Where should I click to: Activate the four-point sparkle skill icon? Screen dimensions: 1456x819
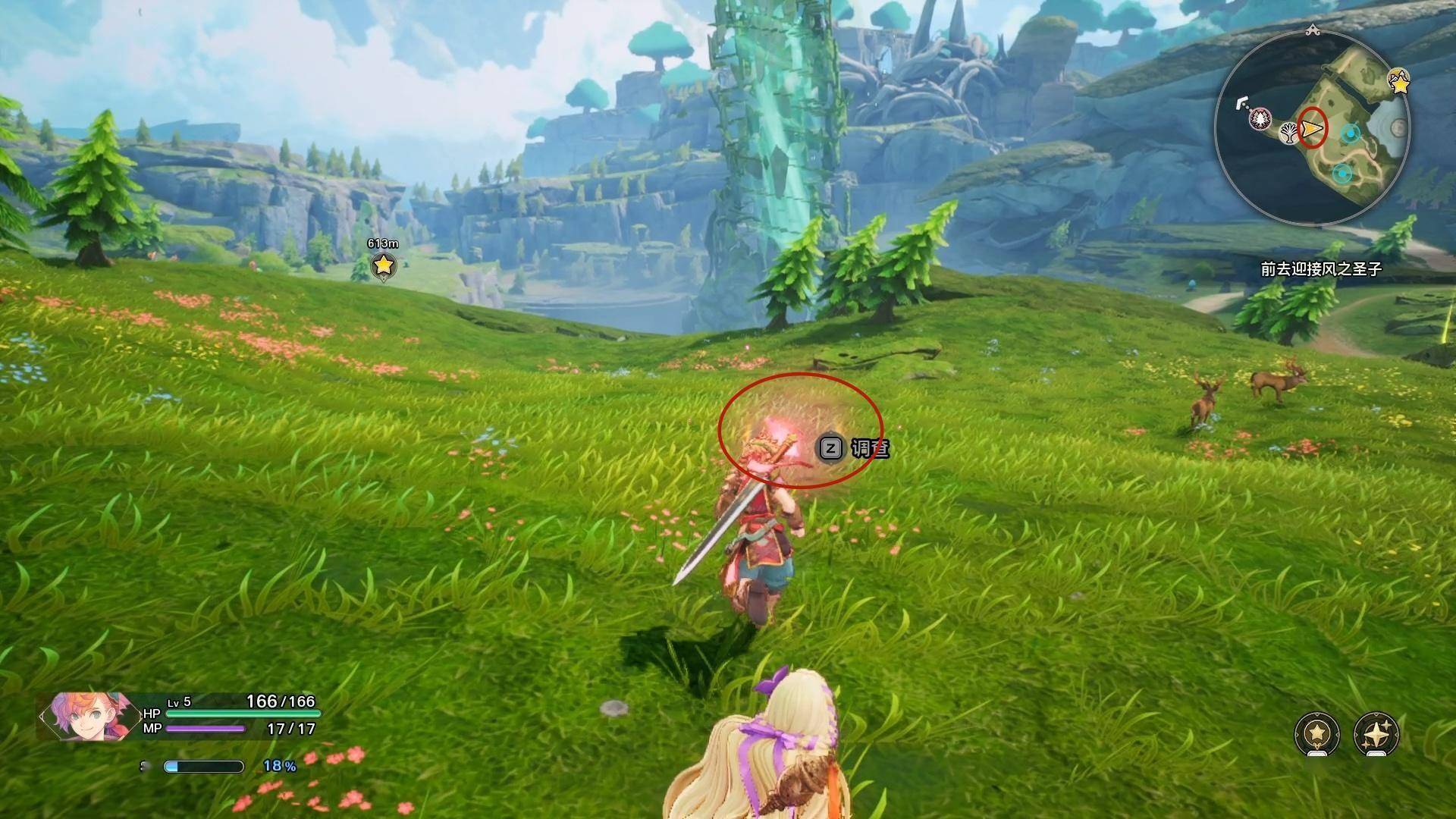pyautogui.click(x=1376, y=733)
